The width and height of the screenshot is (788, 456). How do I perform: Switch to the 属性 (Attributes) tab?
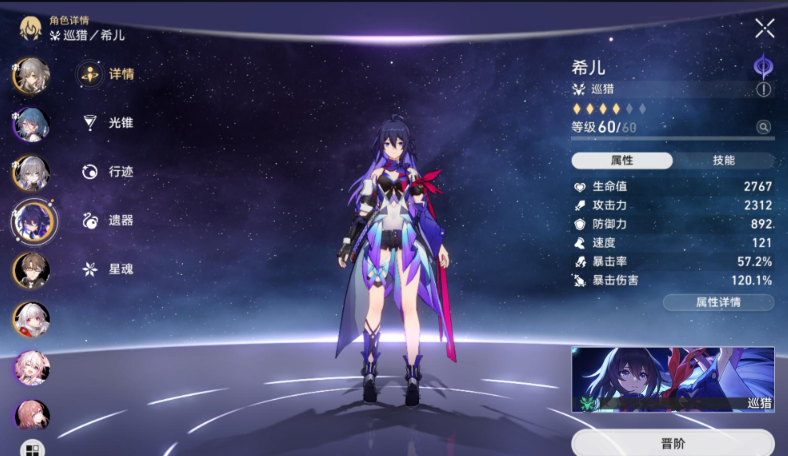coord(622,160)
